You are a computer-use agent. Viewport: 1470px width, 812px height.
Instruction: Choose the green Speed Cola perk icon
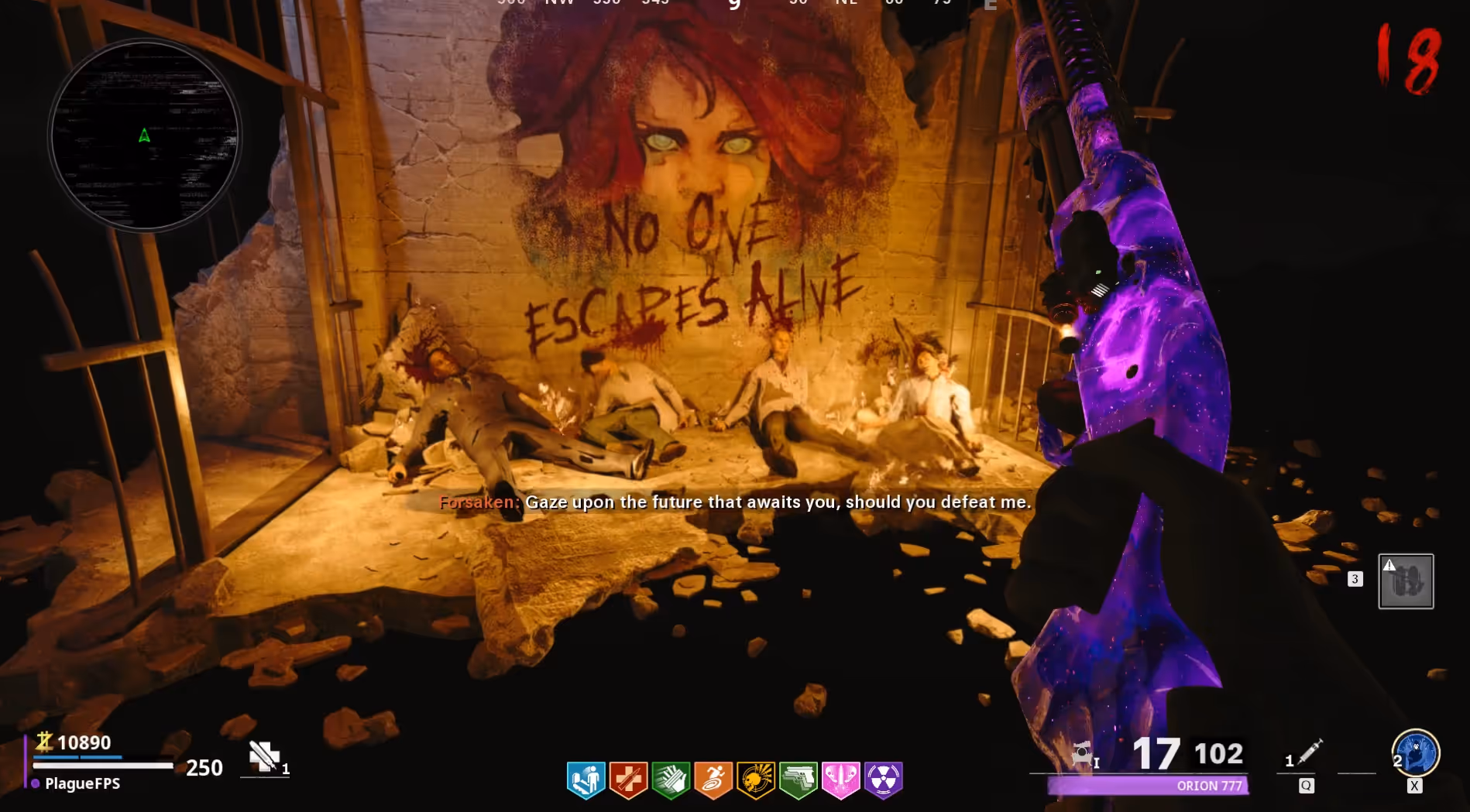671,779
